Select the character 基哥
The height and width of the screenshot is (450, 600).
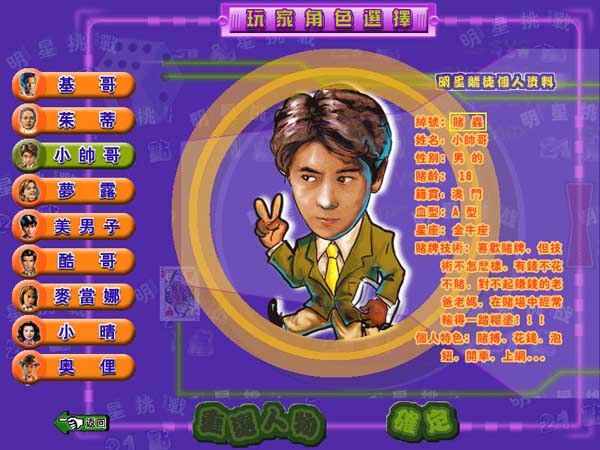[x=74, y=84]
